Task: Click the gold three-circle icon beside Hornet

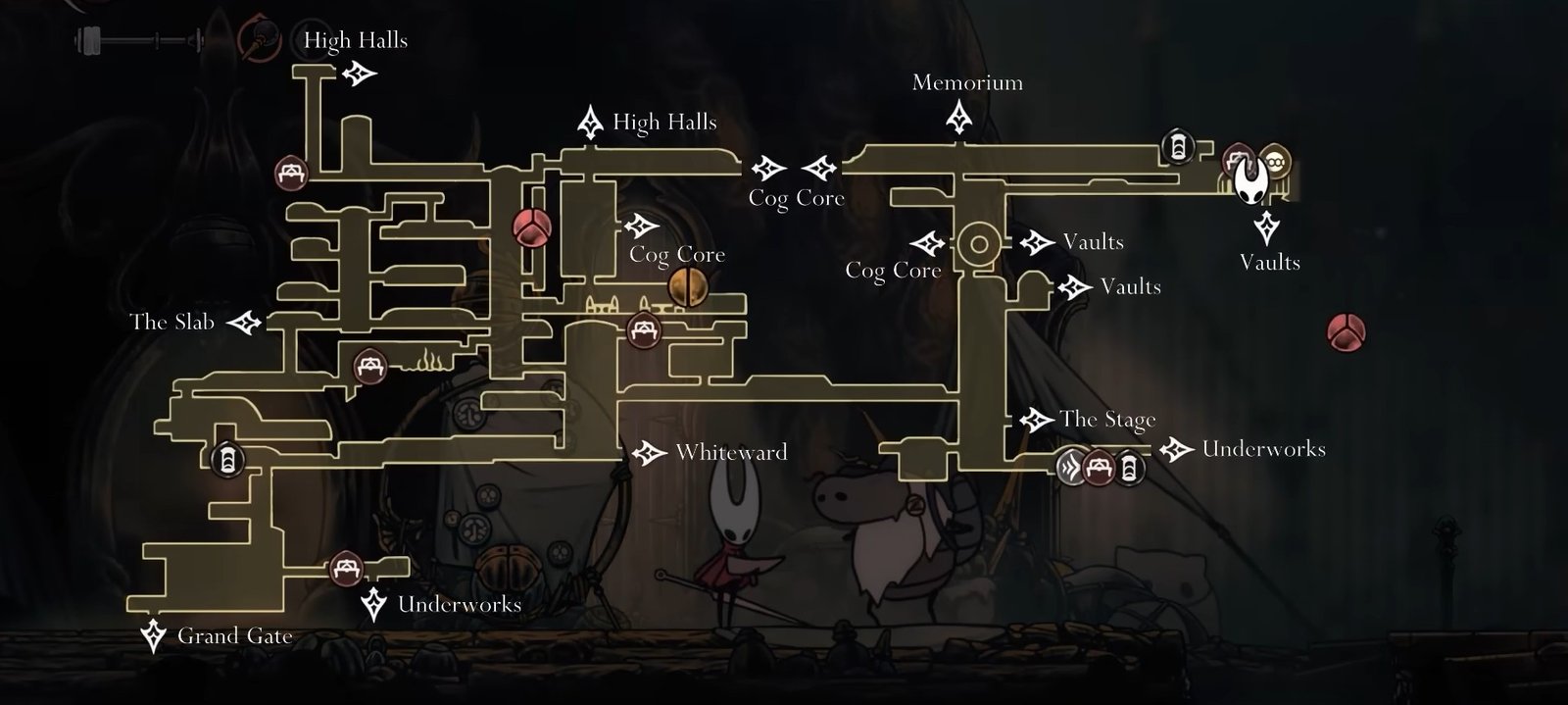Action: coord(1275,159)
